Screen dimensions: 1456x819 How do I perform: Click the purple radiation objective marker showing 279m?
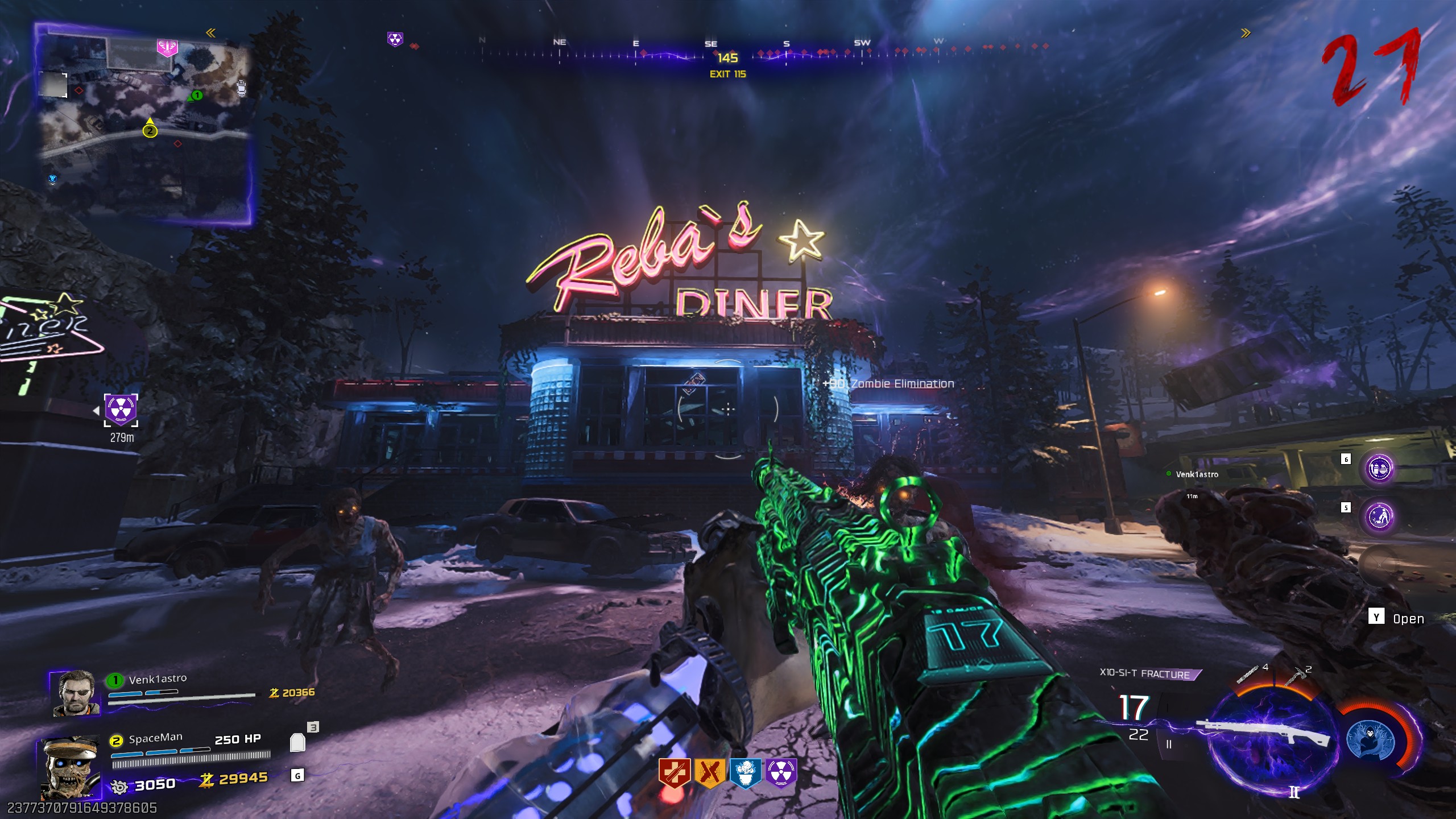coord(121,409)
